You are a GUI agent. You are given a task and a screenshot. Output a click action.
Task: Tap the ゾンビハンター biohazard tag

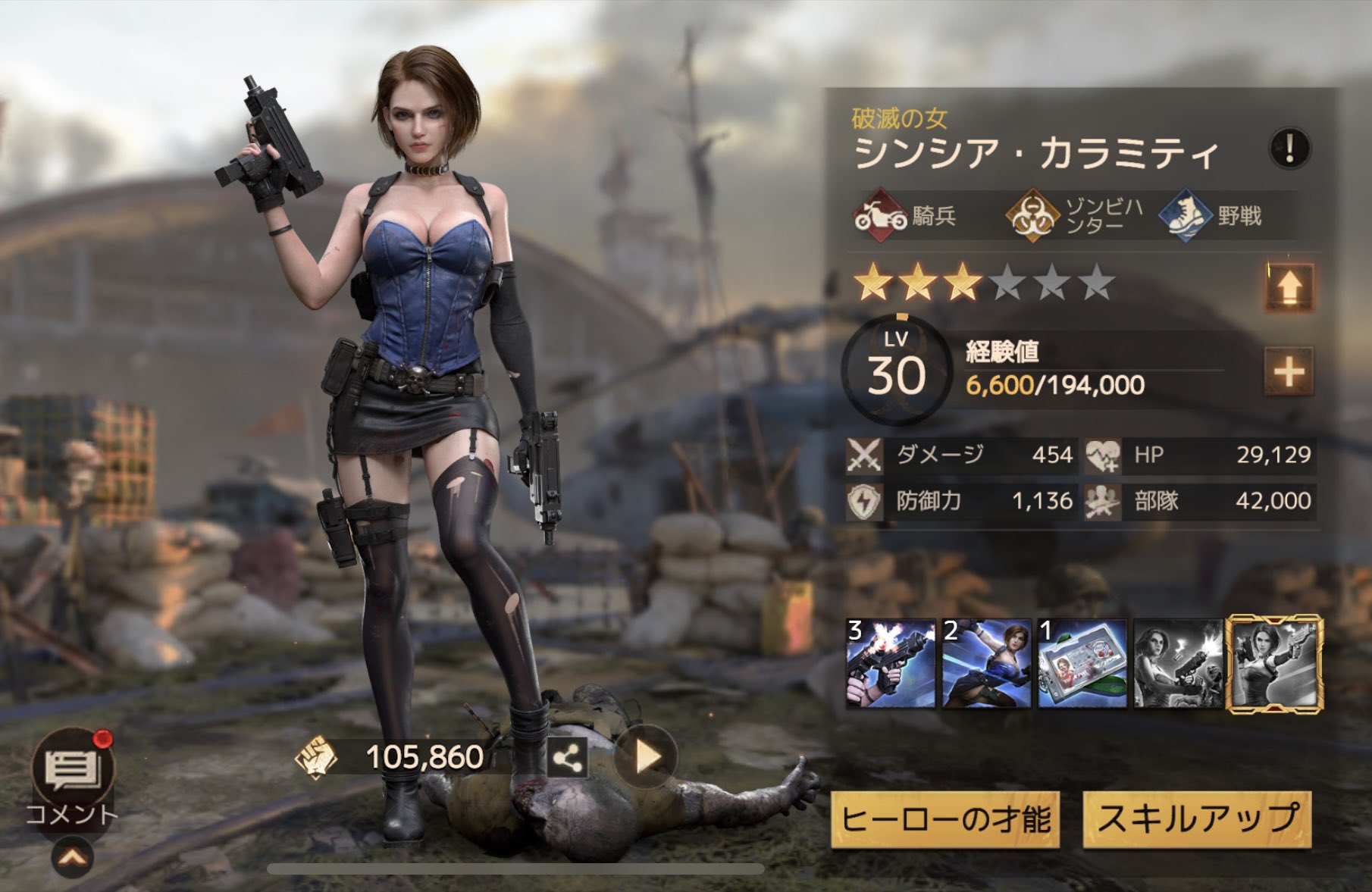coord(1075,216)
